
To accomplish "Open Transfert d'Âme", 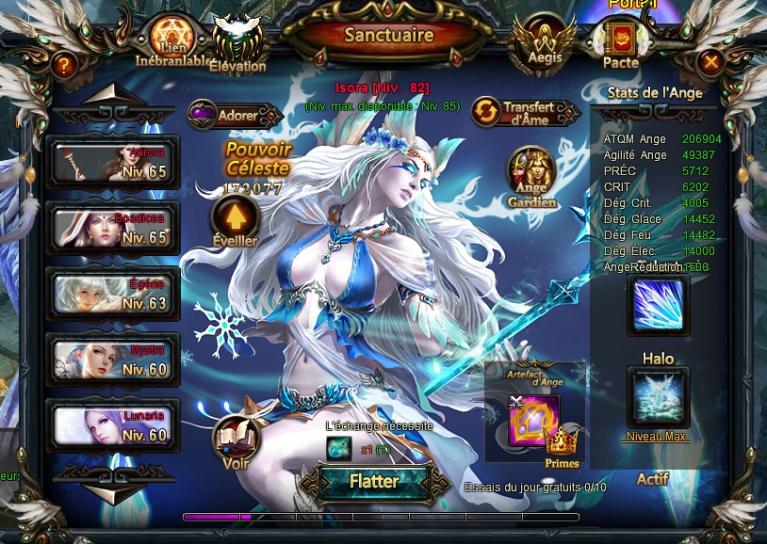I will [526, 112].
